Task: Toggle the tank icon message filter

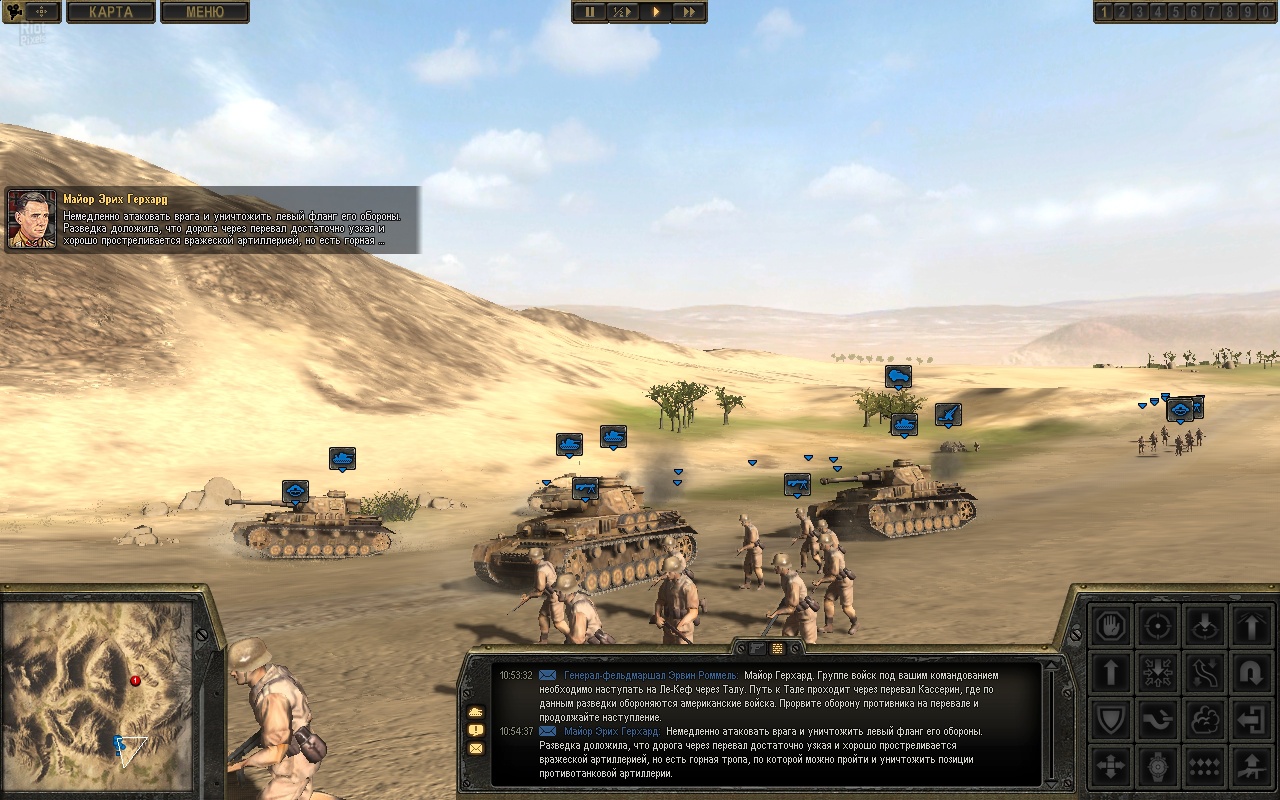Action: pos(475,712)
